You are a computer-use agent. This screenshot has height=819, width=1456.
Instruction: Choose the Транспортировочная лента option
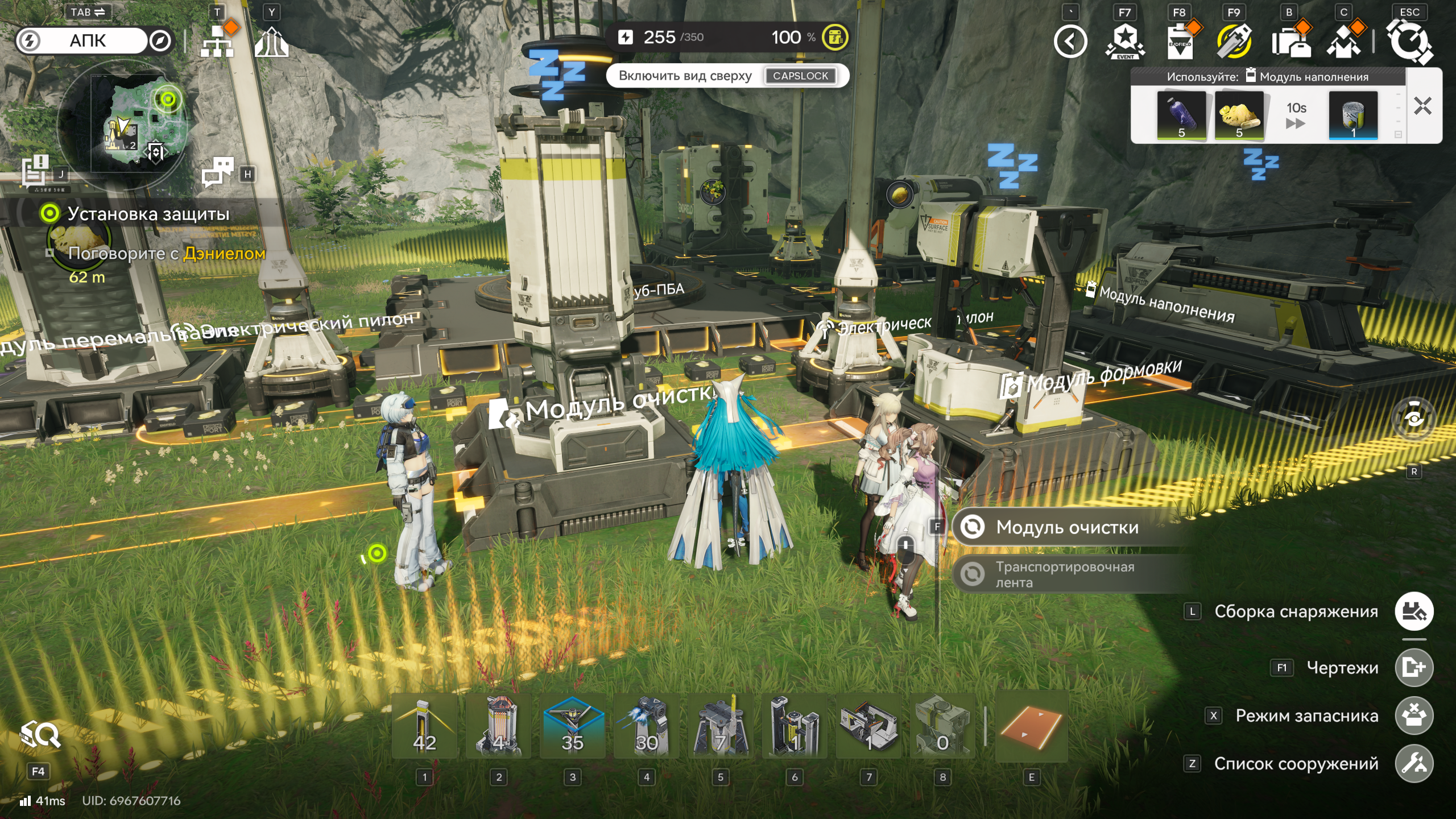click(1064, 574)
